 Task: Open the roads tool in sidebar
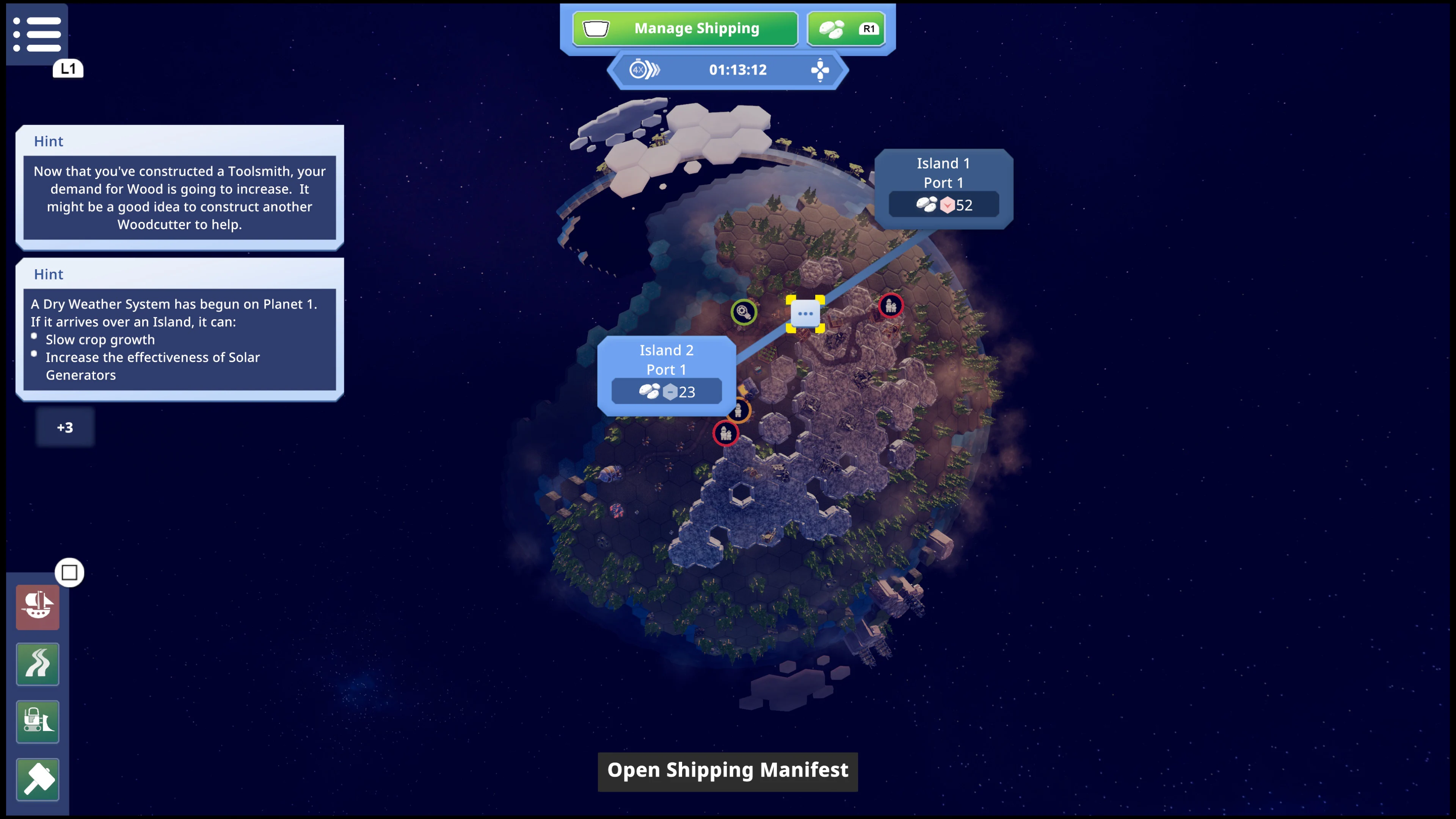click(37, 664)
